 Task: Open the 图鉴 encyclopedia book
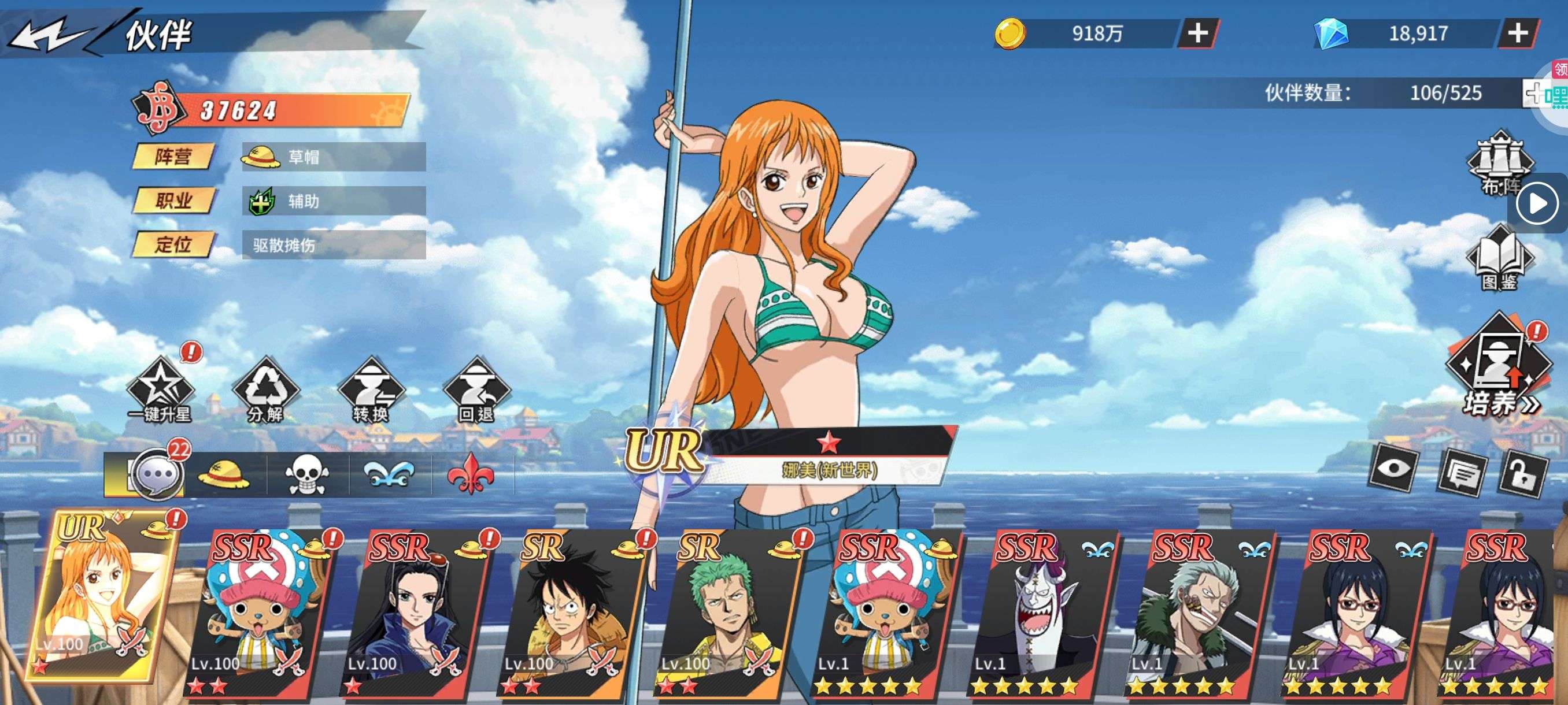pos(1500,258)
